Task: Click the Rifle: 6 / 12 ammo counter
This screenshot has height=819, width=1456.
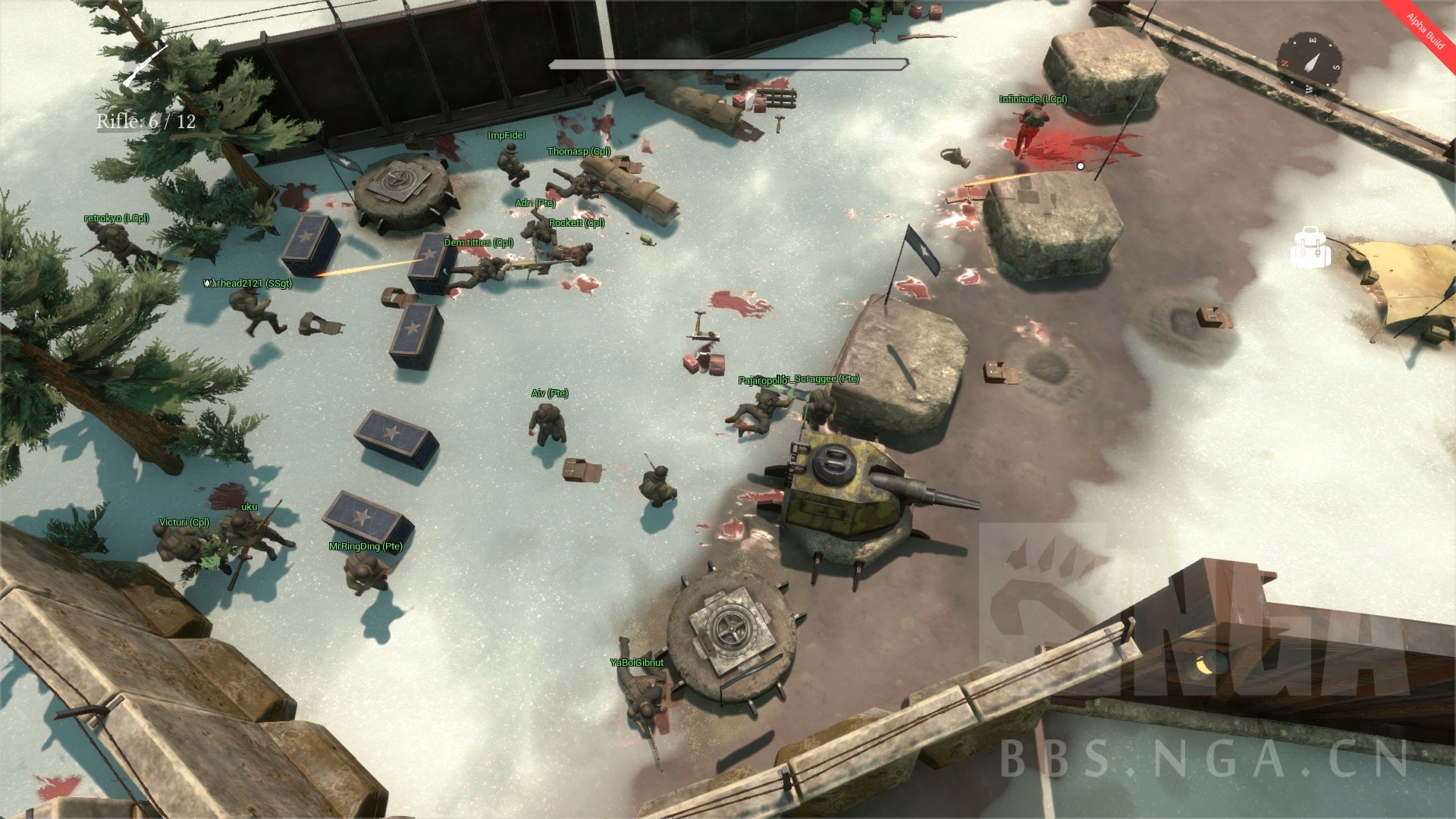Action: pyautogui.click(x=146, y=119)
